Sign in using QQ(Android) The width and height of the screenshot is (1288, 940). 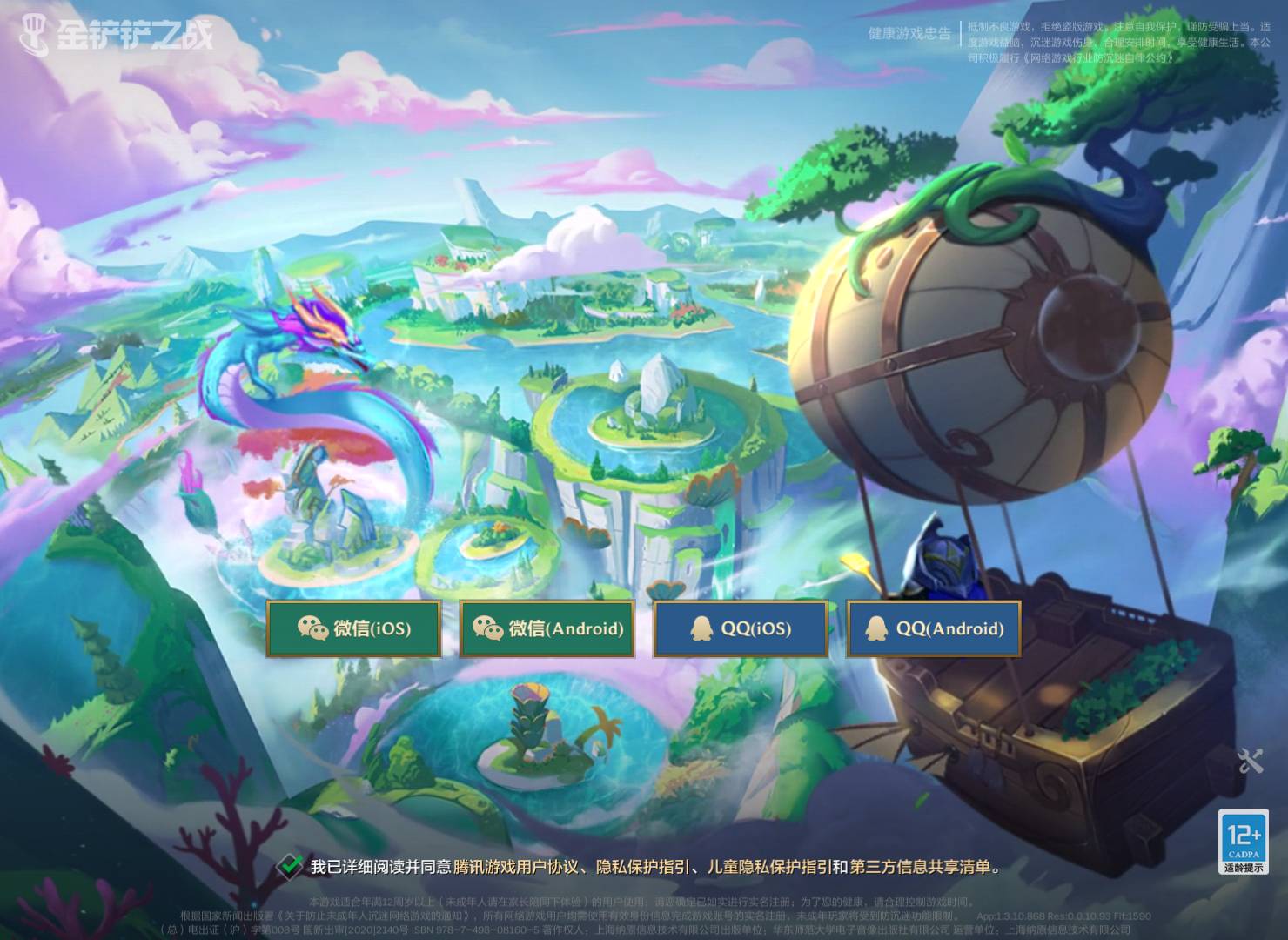point(934,628)
